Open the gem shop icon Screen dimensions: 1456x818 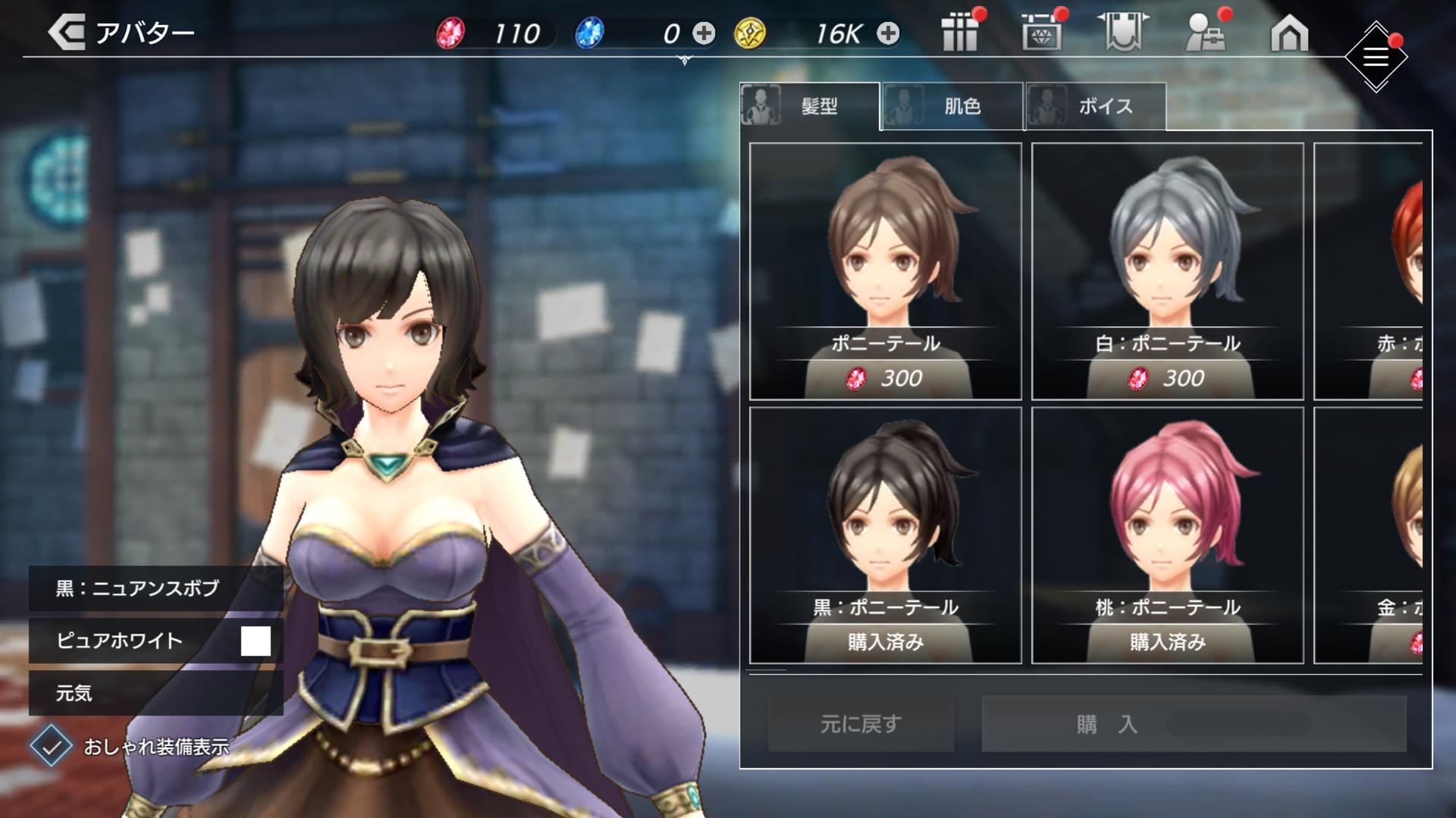tap(1041, 33)
